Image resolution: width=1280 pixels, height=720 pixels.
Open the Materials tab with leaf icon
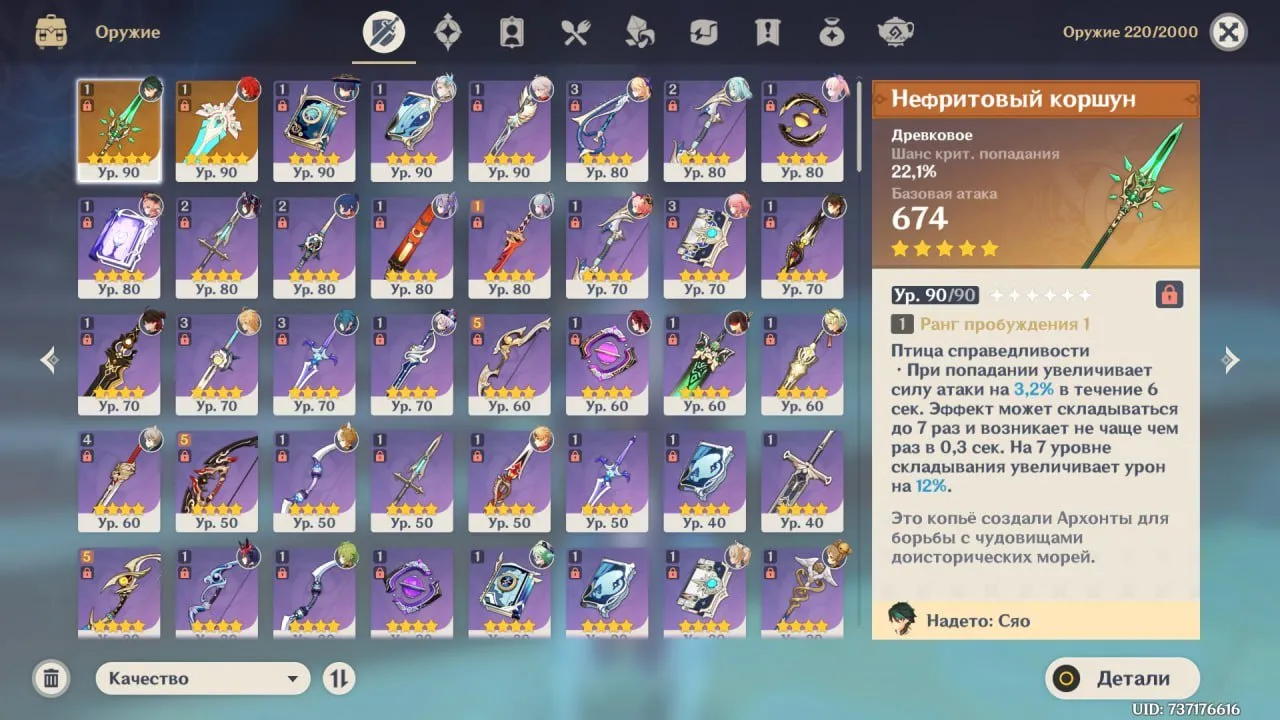(639, 30)
